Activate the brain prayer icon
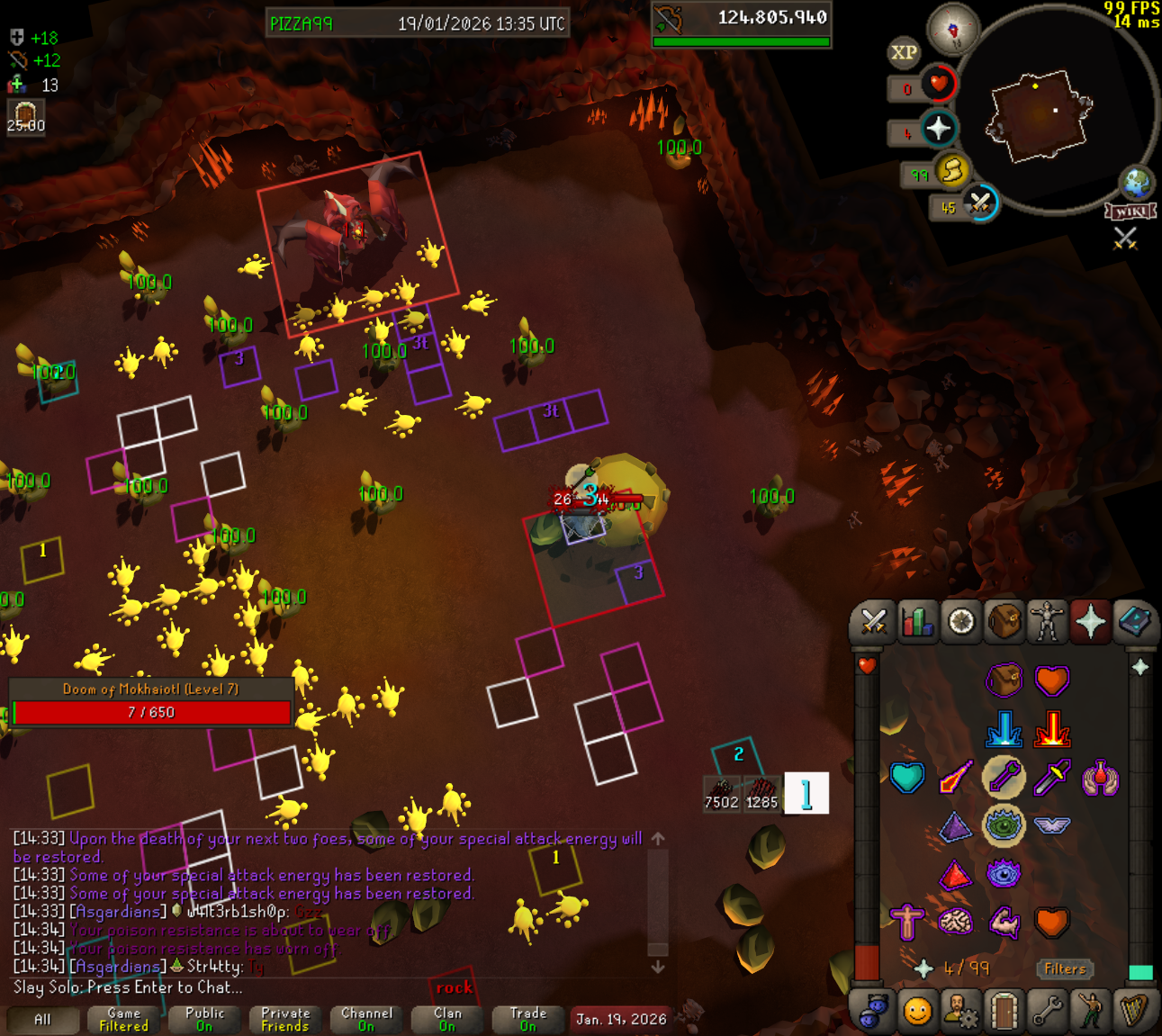The height and width of the screenshot is (1036, 1162). coord(955,922)
